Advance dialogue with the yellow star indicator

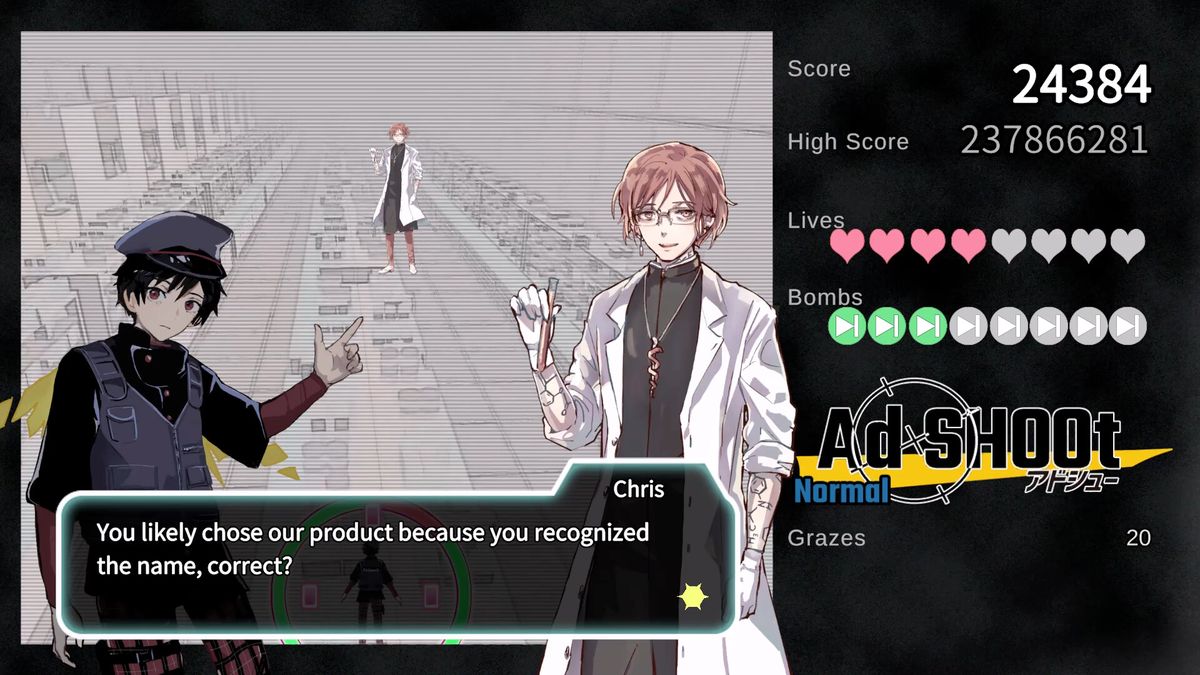(x=693, y=597)
